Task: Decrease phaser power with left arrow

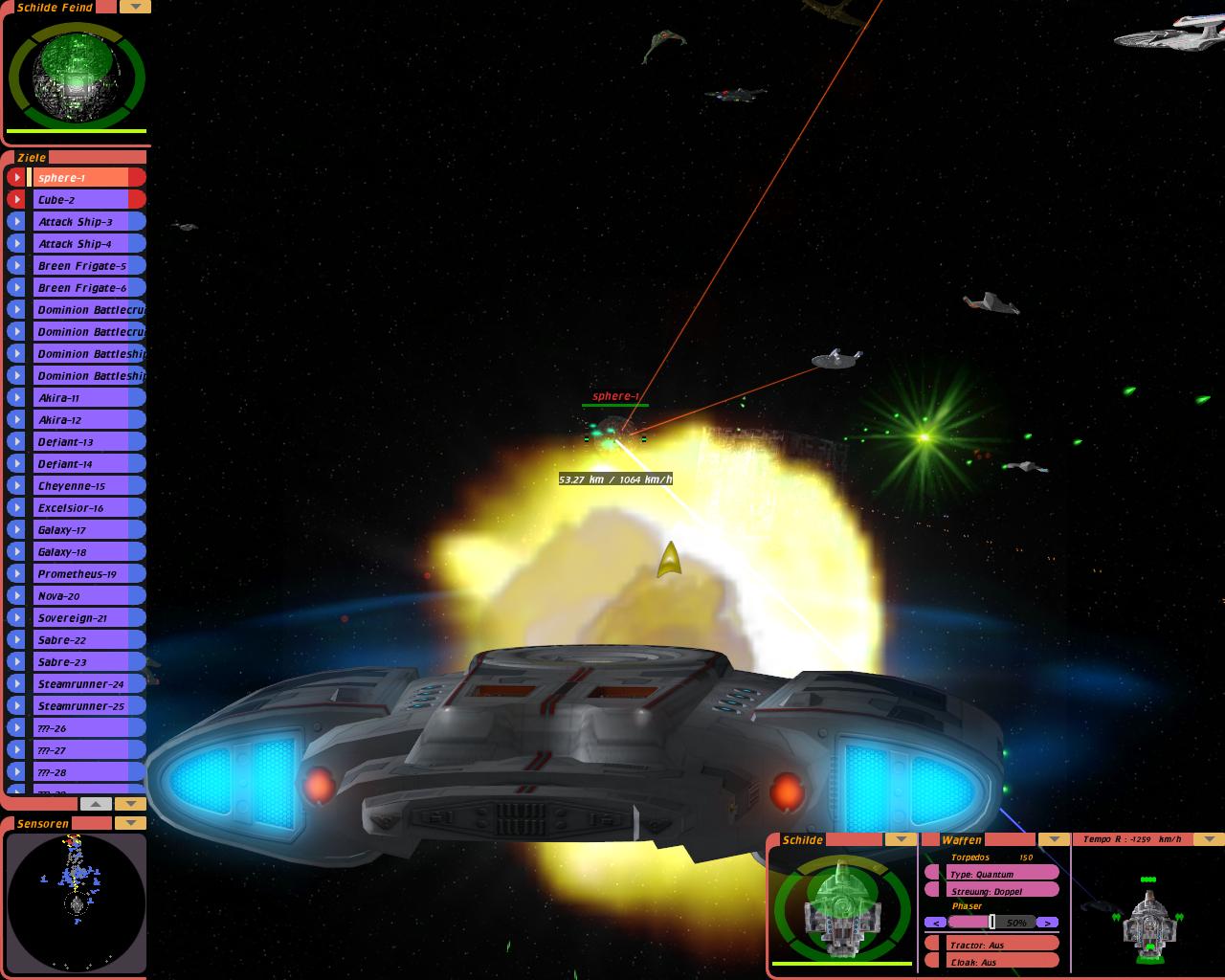Action: click(936, 923)
